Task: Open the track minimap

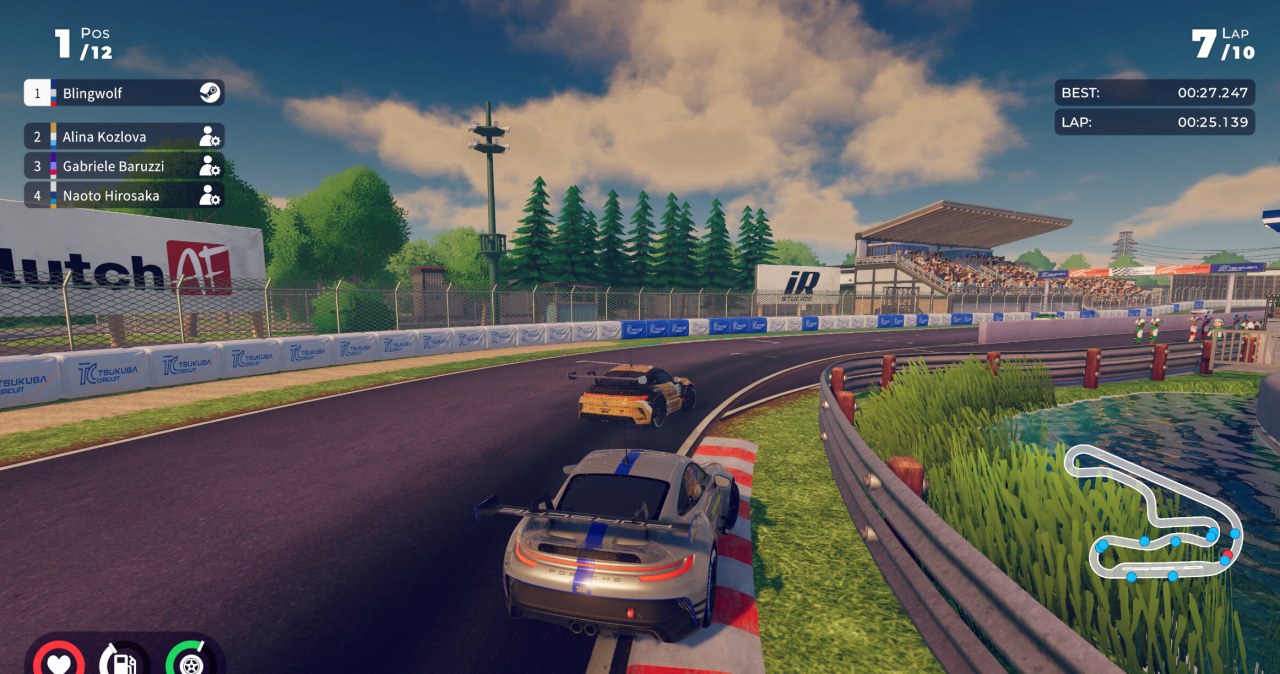Action: point(1152,514)
